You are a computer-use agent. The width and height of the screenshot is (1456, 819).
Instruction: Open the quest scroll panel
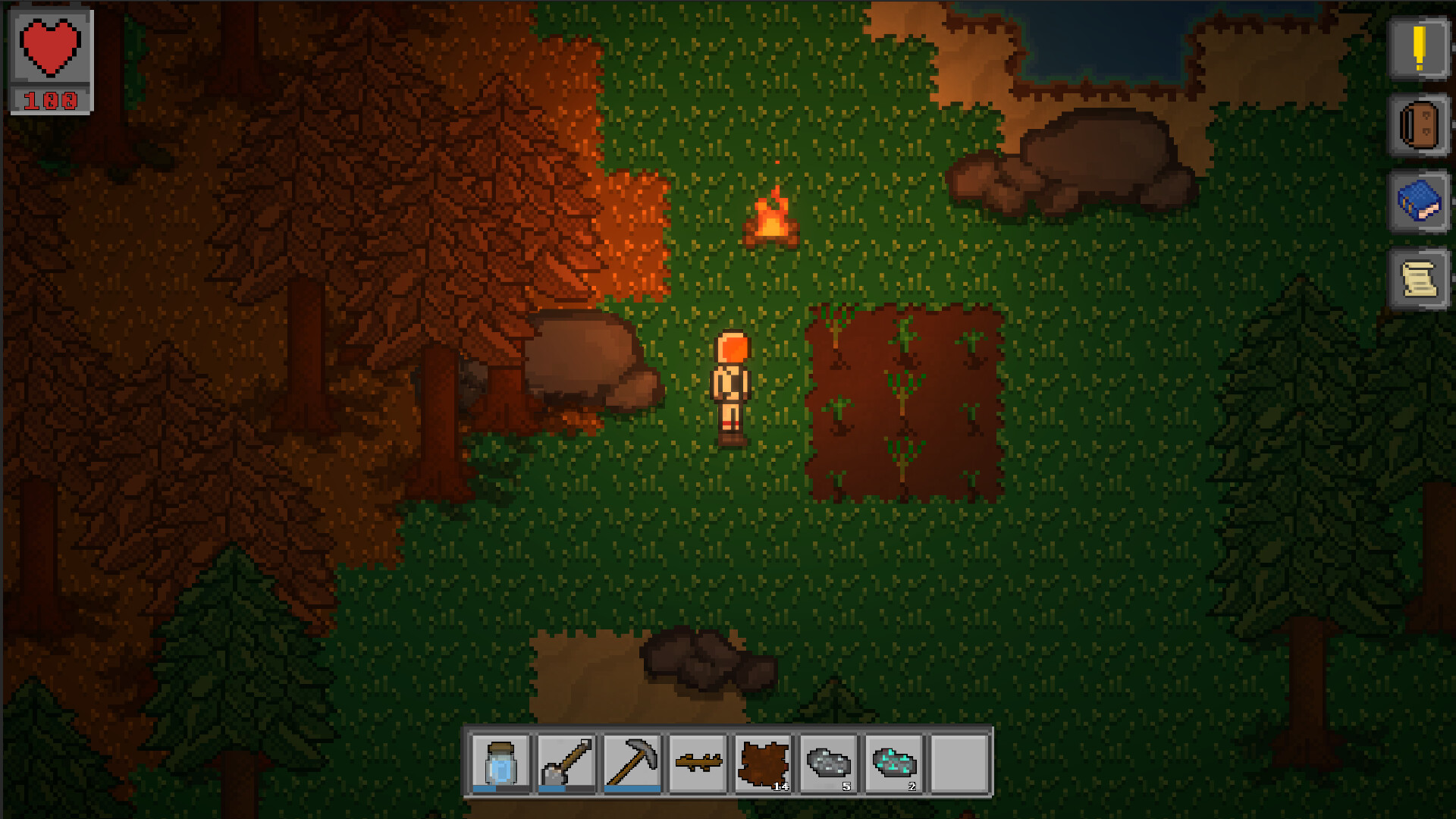point(1420,278)
